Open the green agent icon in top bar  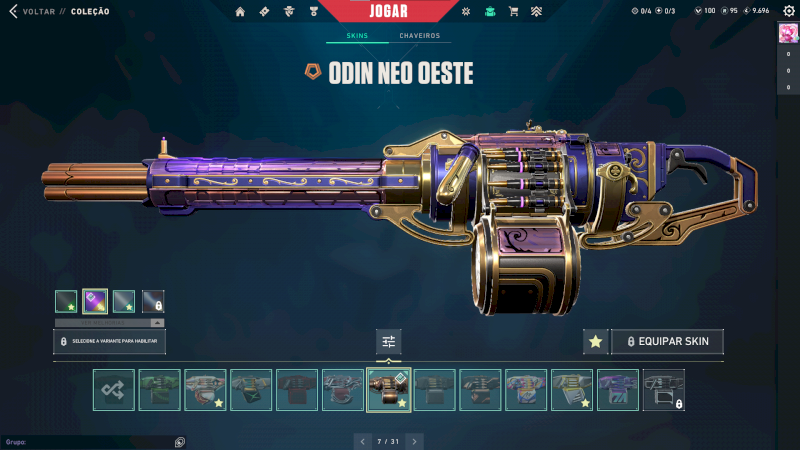489,11
